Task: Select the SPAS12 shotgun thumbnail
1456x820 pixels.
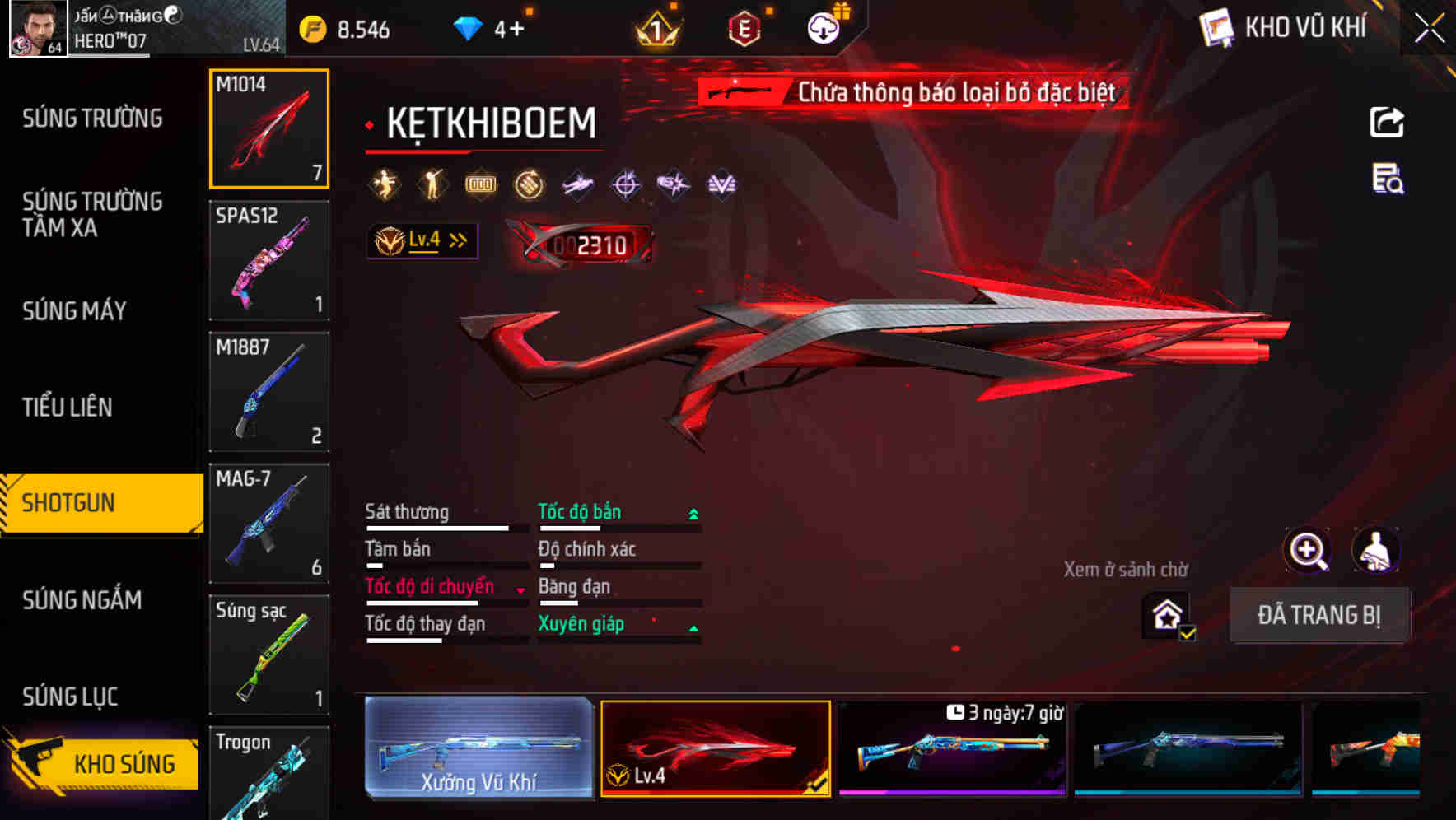Action: tap(269, 260)
